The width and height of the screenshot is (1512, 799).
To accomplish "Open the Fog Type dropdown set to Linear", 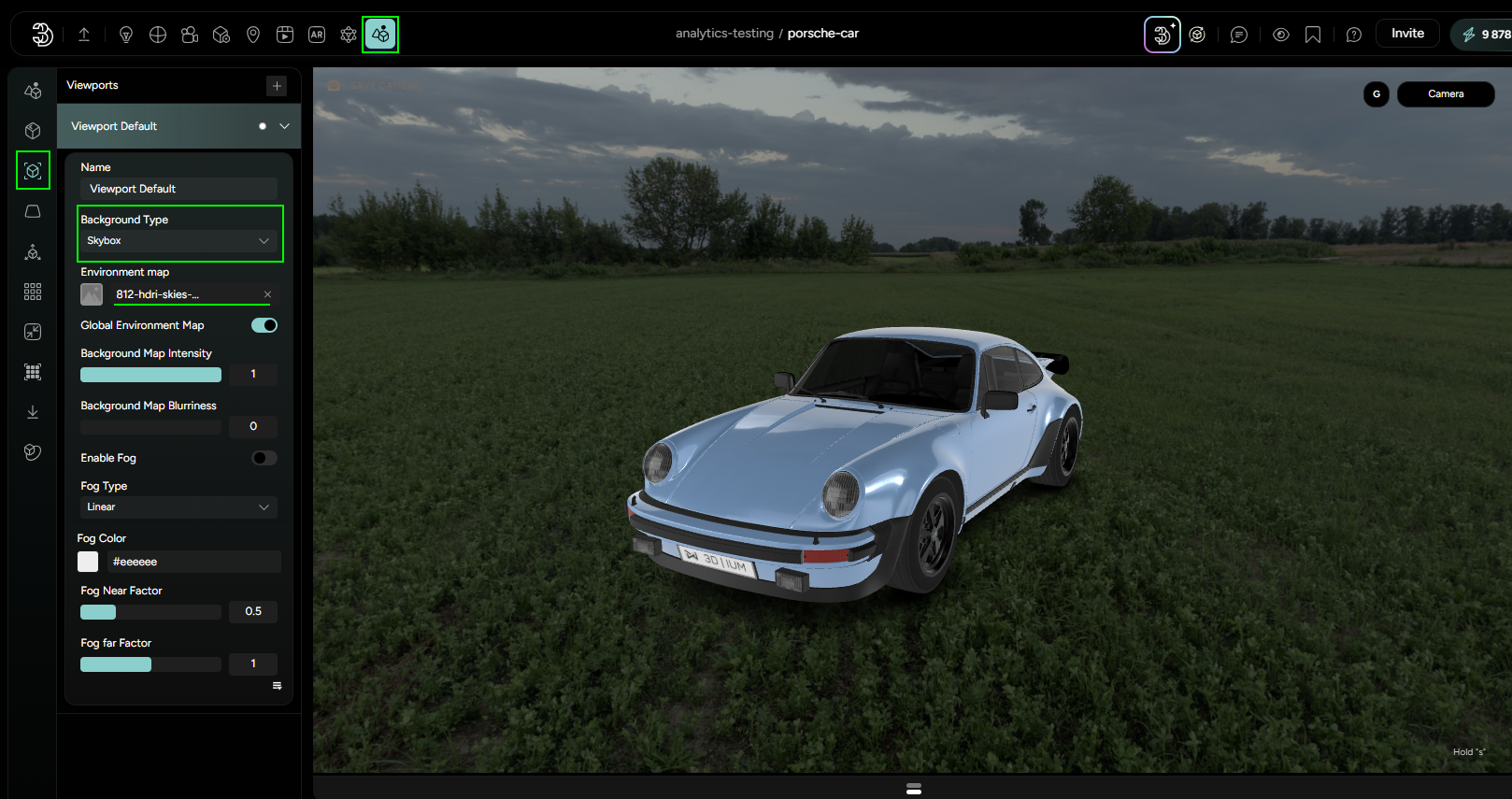I will click(178, 507).
